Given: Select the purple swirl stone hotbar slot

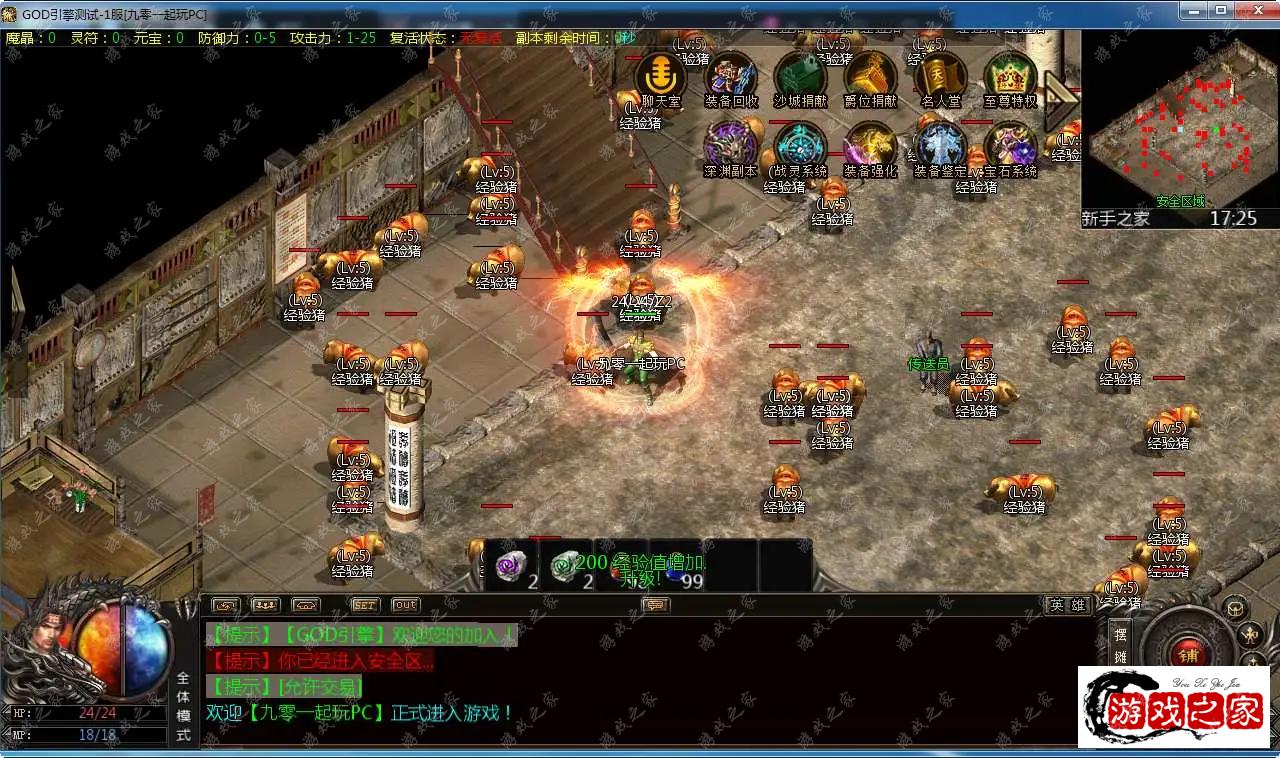Looking at the screenshot, I should point(511,566).
